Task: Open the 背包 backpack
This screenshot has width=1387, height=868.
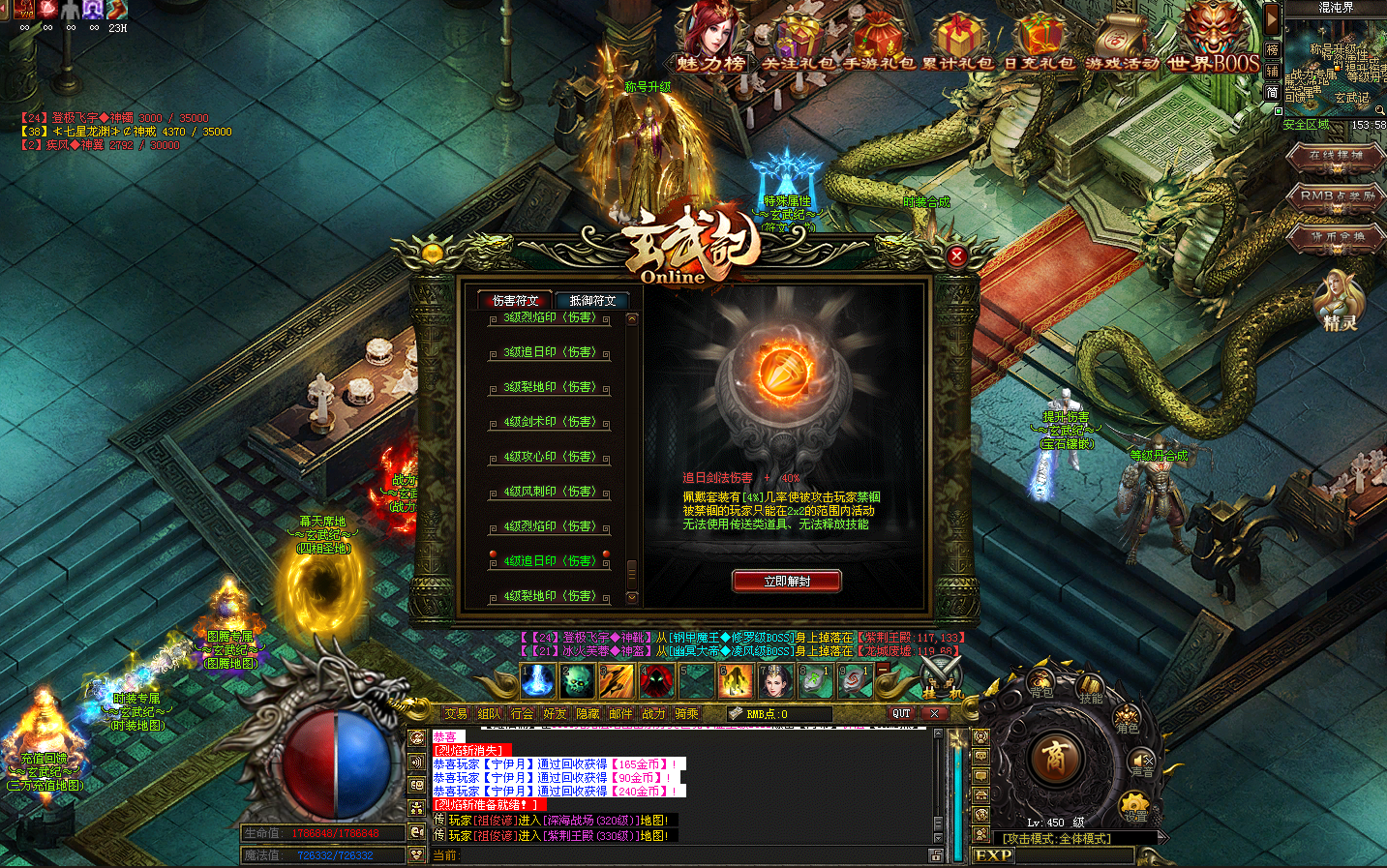Action: (x=1041, y=685)
